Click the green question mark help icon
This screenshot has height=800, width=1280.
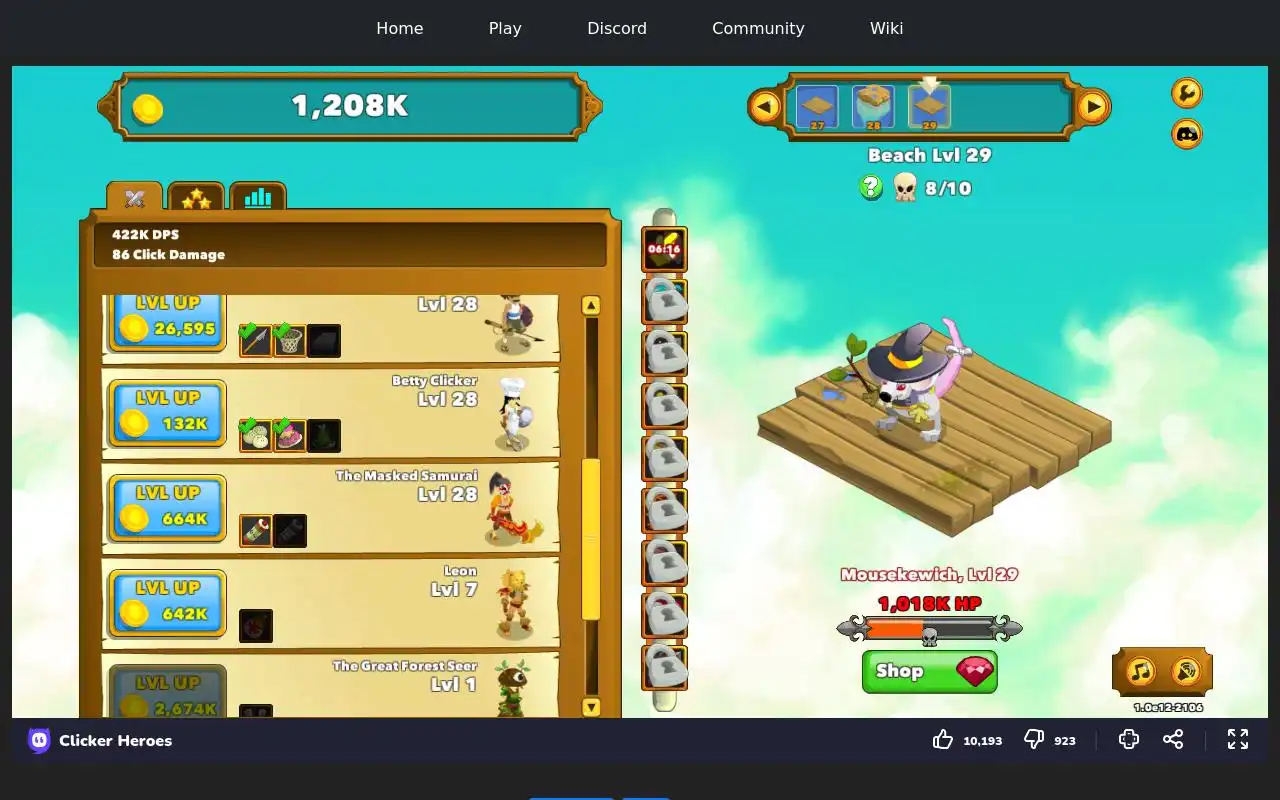click(x=871, y=187)
